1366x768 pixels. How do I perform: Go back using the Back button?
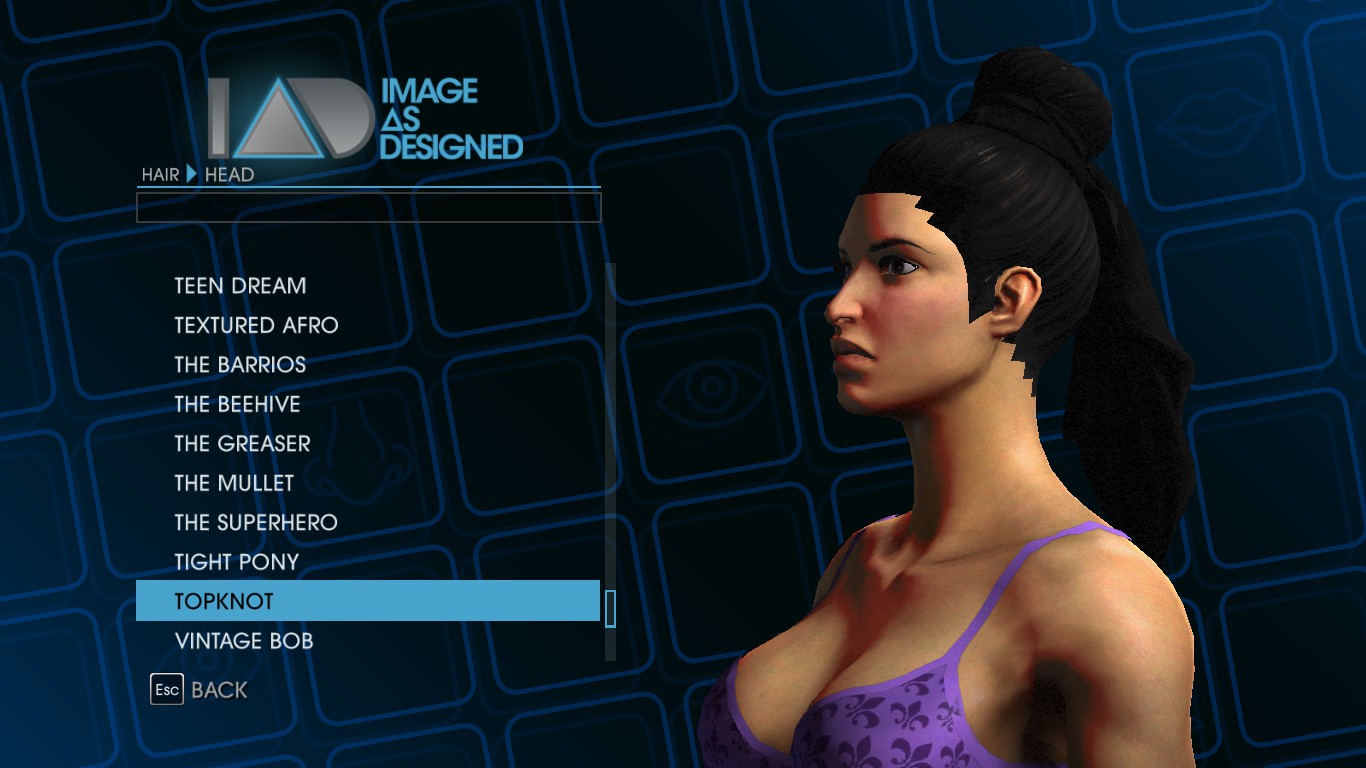[x=199, y=690]
